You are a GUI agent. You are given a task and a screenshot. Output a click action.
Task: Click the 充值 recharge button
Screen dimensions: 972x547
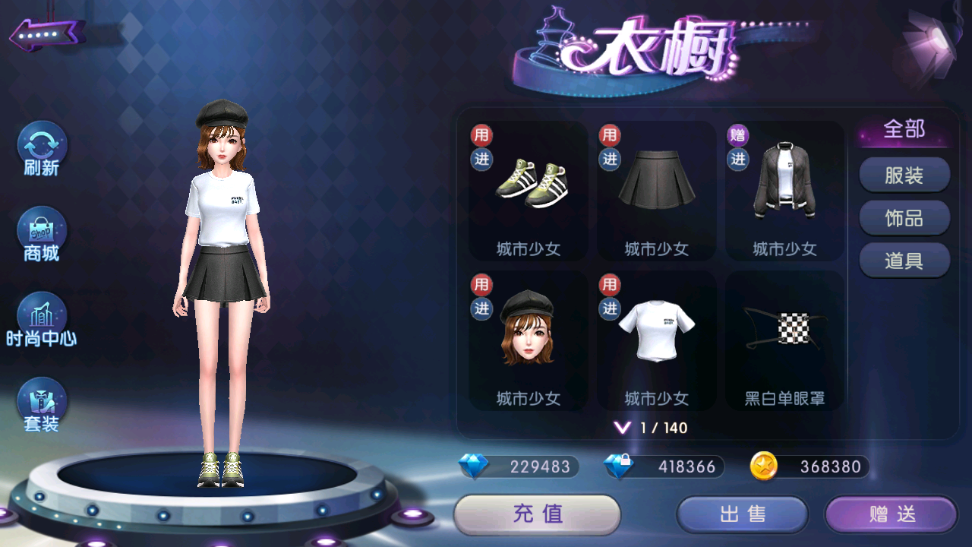pyautogui.click(x=537, y=515)
